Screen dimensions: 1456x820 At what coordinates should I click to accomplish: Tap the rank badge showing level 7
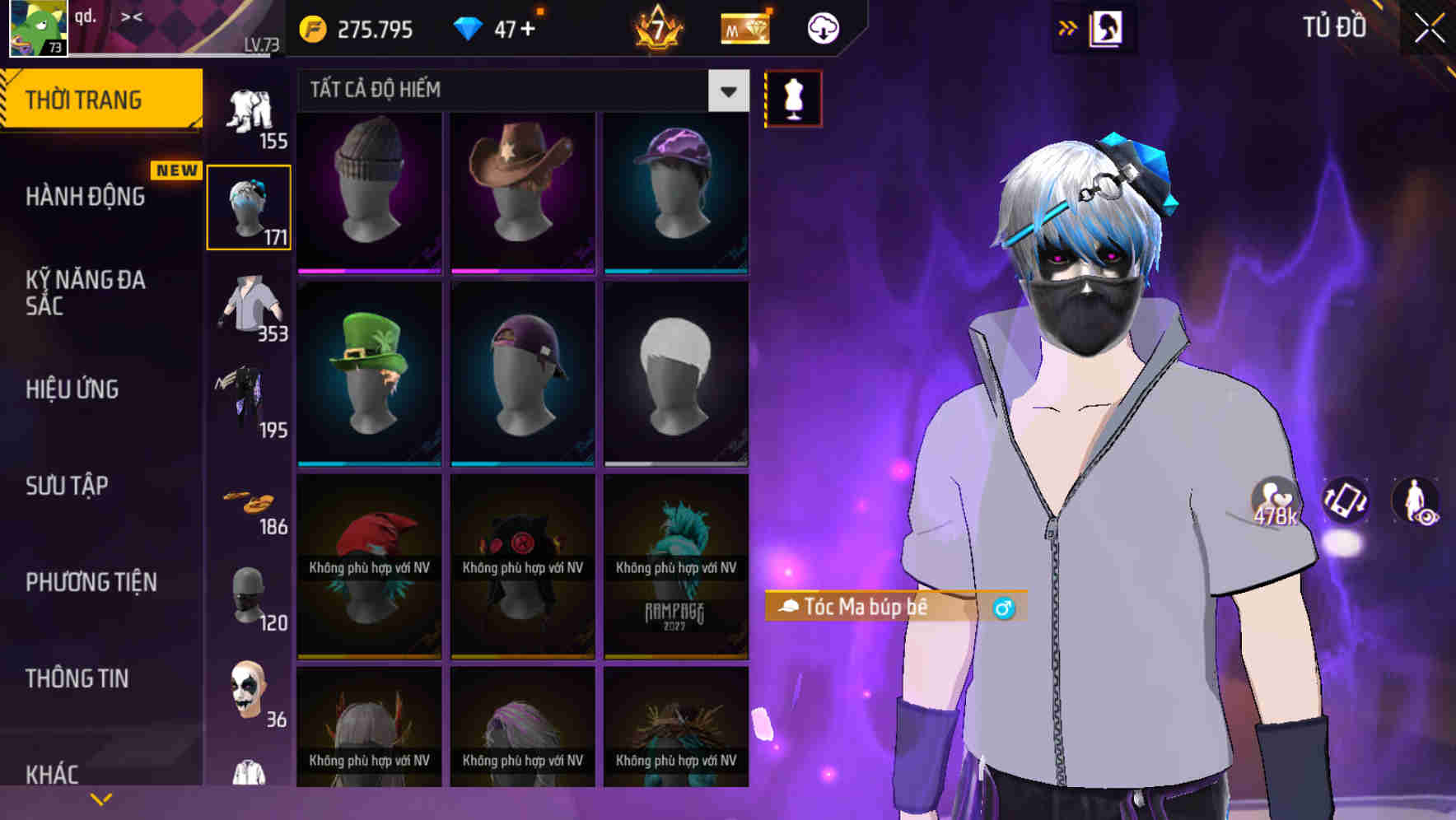click(659, 27)
